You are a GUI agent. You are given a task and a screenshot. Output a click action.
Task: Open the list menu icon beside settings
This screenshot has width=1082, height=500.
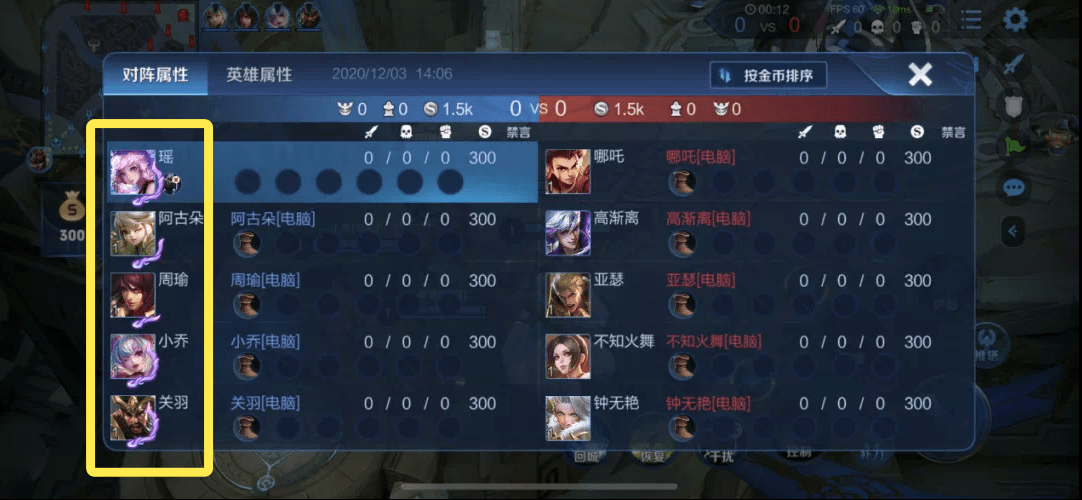(x=970, y=19)
